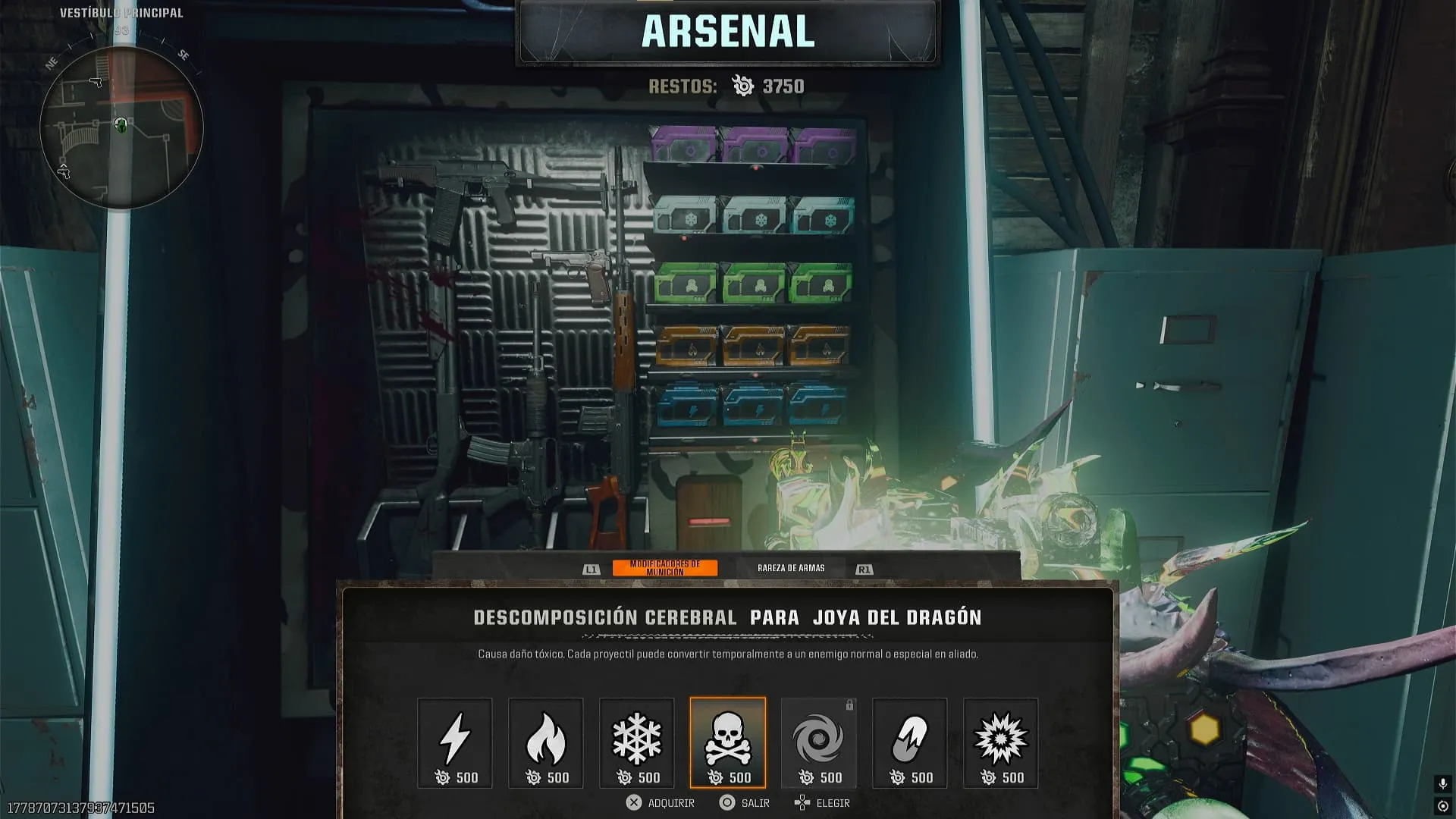
Task: Switch to Modificadores de Munición tab
Action: point(665,568)
